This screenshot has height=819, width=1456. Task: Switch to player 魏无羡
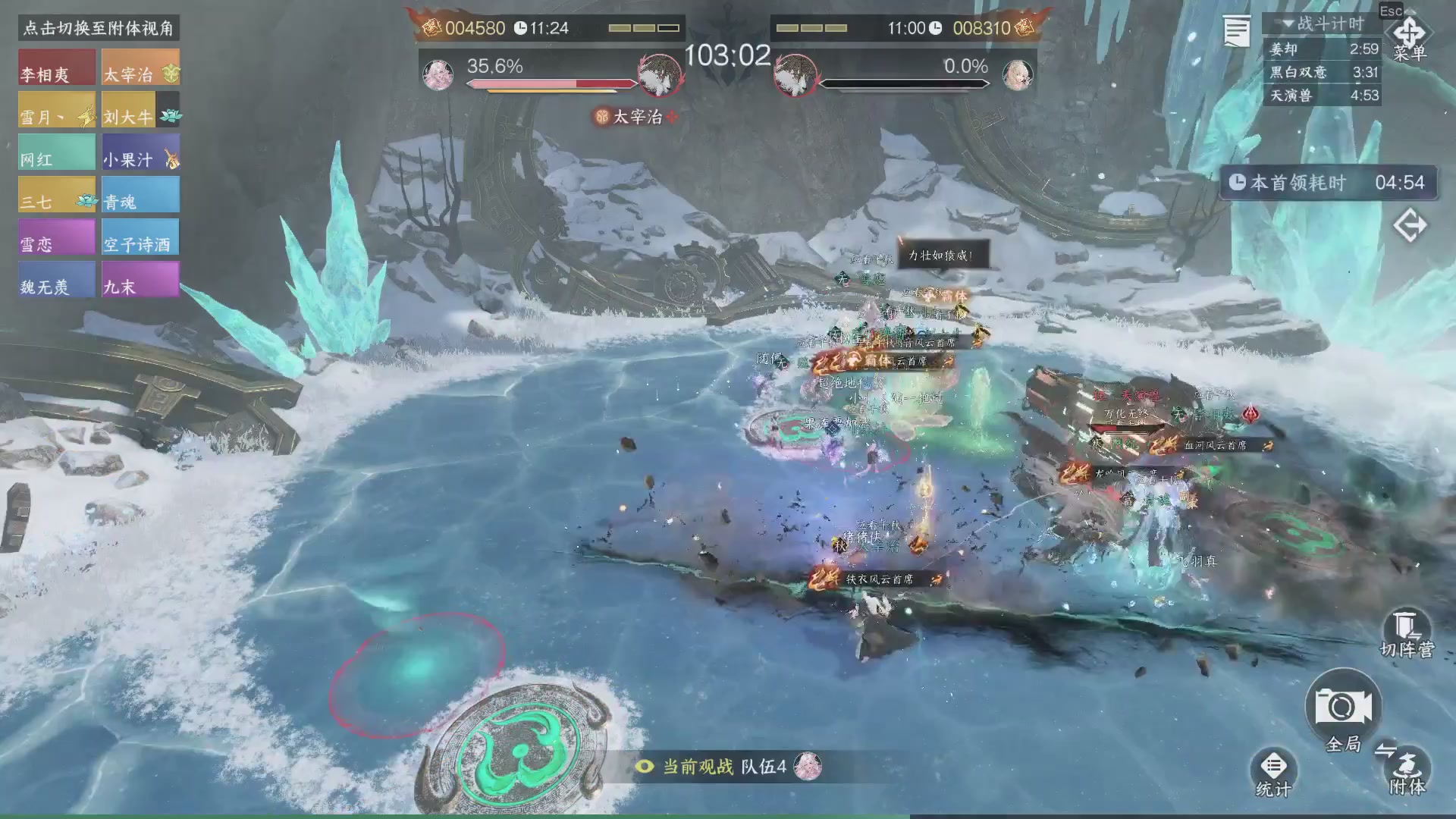[57, 280]
